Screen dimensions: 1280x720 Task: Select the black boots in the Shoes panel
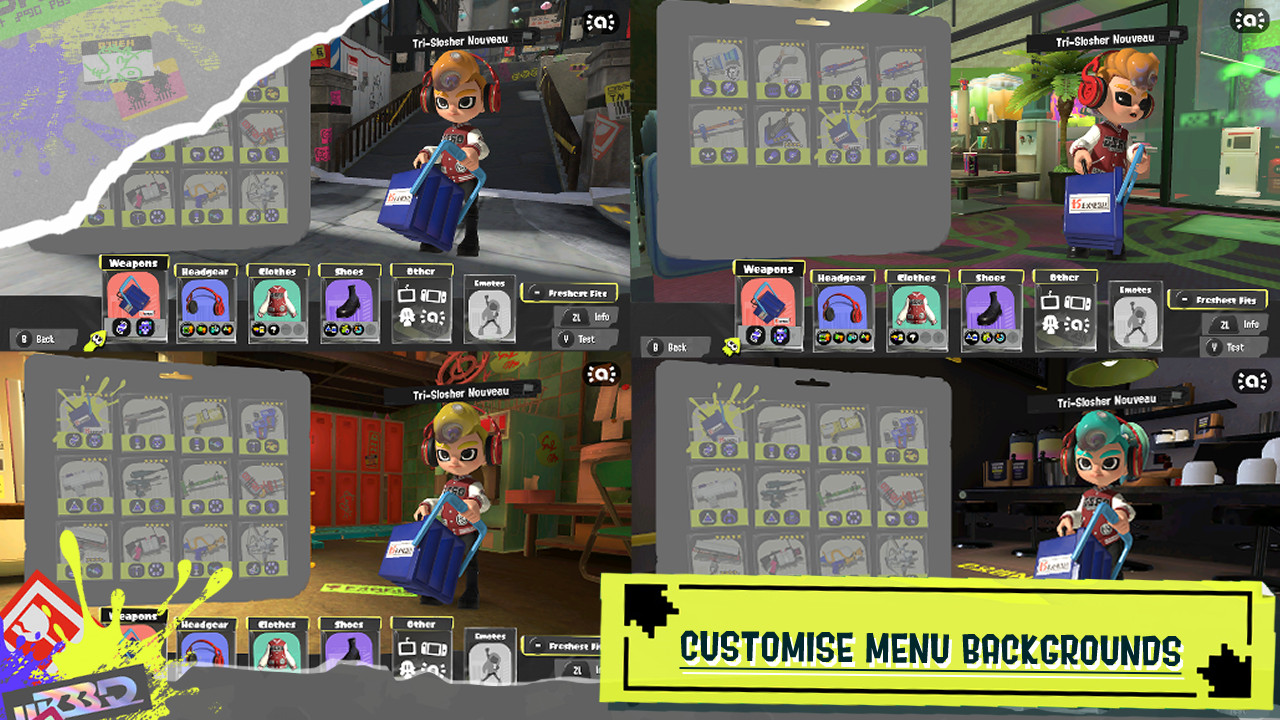pos(348,300)
